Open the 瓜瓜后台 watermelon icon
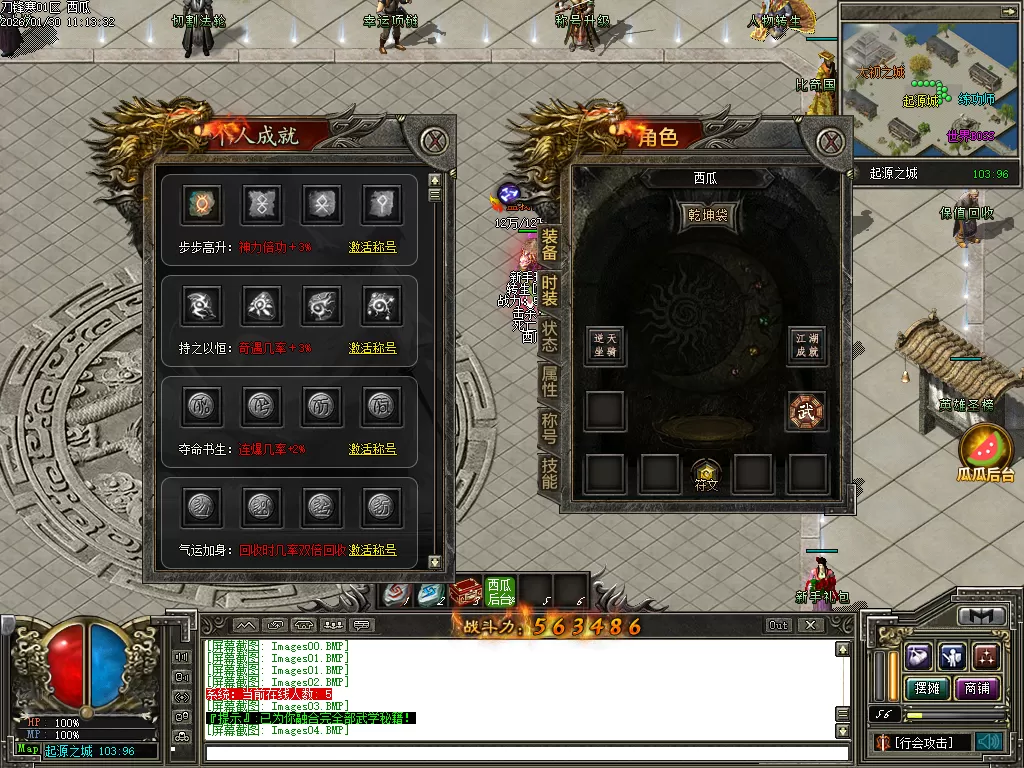 tap(986, 452)
